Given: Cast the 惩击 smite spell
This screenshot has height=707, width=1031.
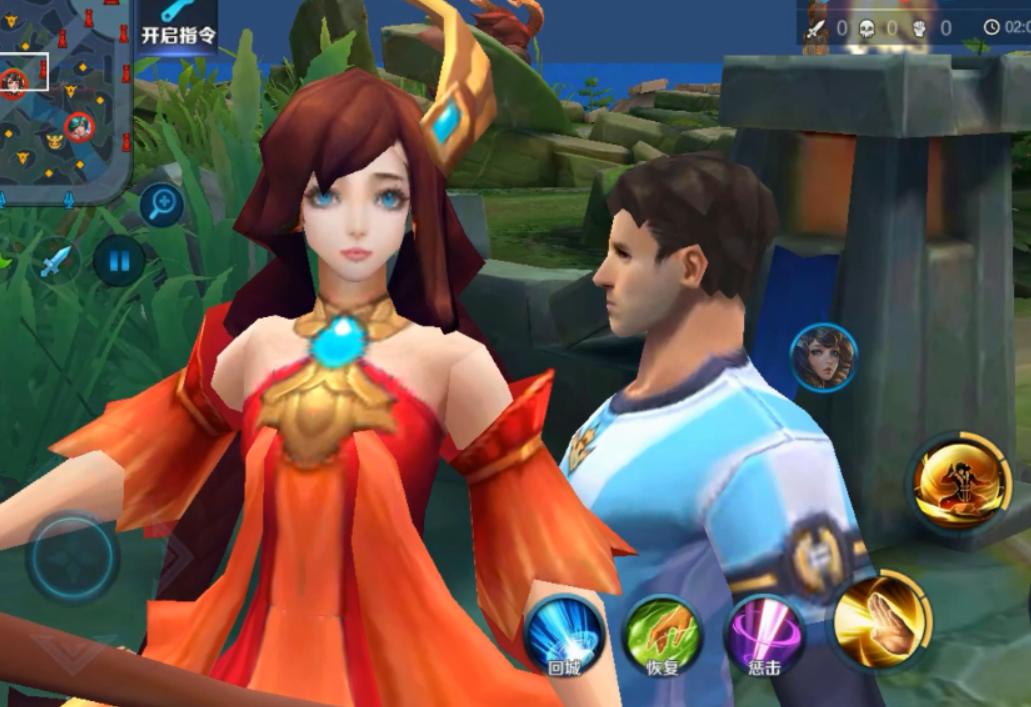Looking at the screenshot, I should point(764,636).
